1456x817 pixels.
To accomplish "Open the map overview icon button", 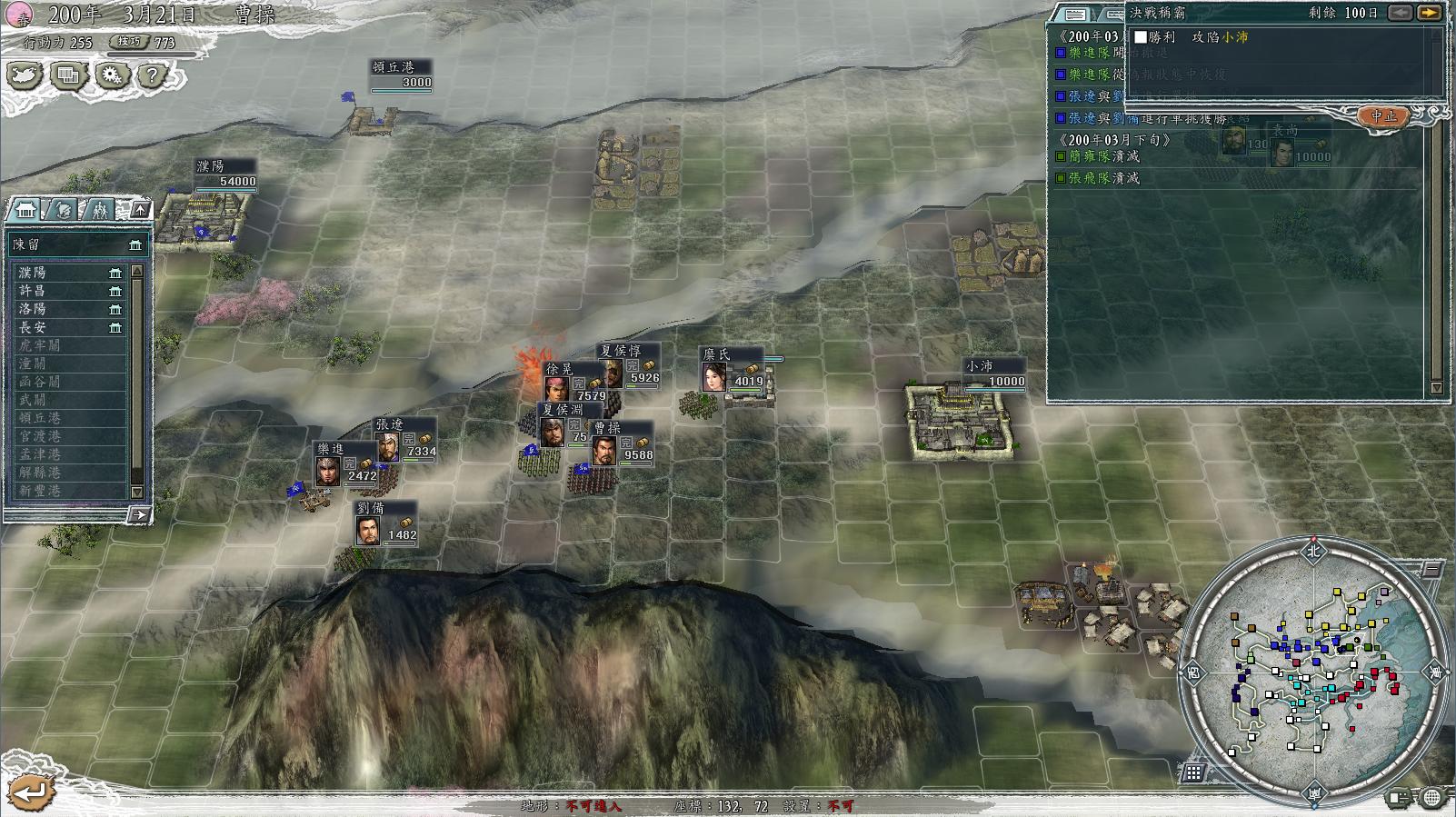I will pyautogui.click(x=25, y=75).
